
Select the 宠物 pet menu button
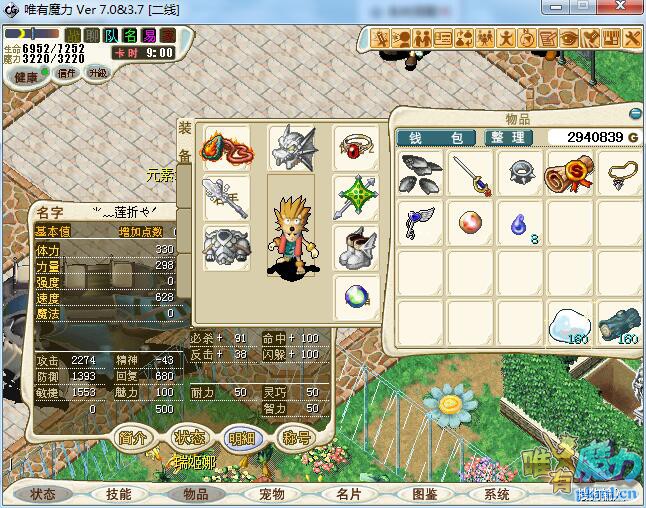coord(272,494)
